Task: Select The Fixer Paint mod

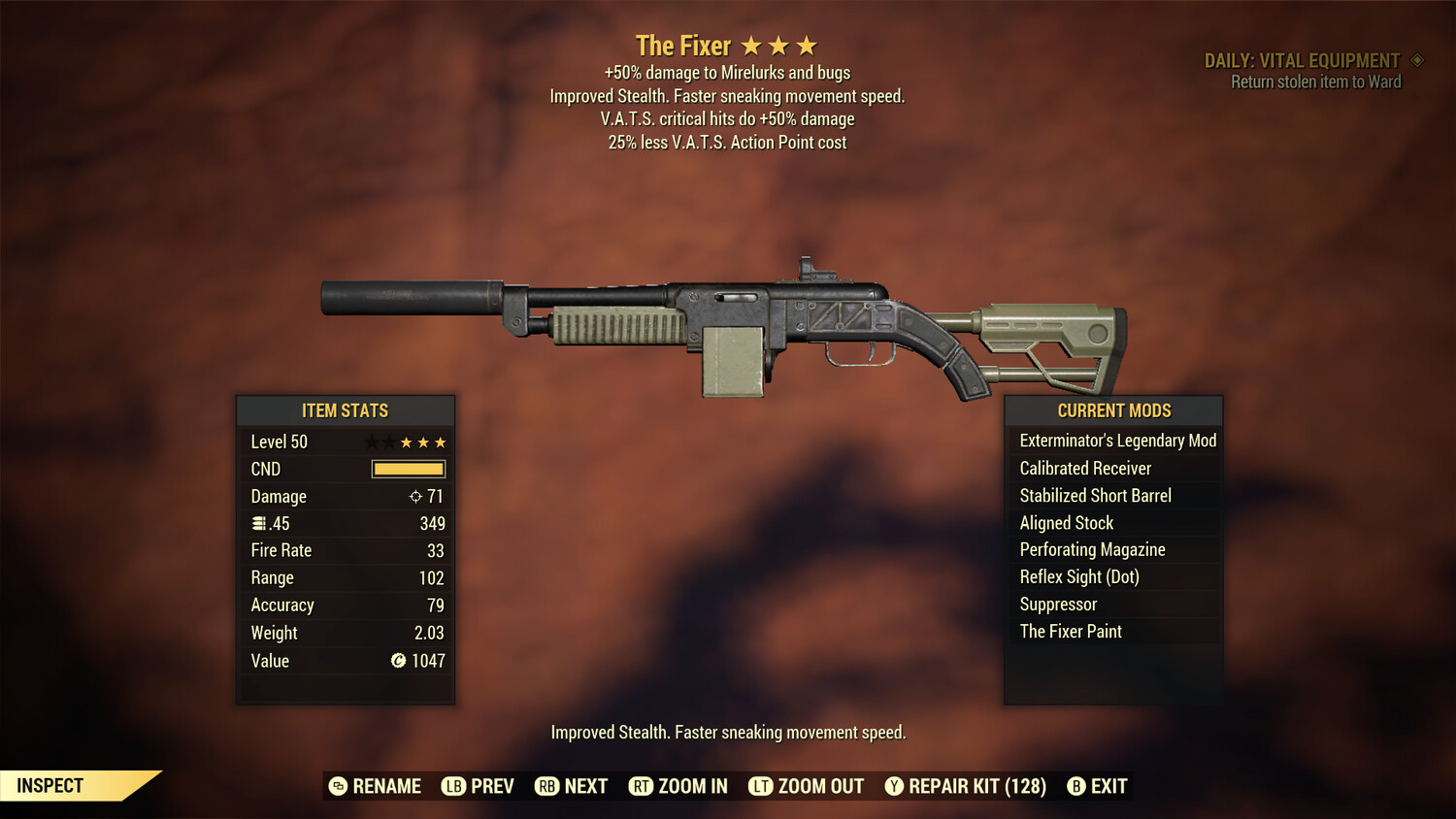Action: point(1071,631)
